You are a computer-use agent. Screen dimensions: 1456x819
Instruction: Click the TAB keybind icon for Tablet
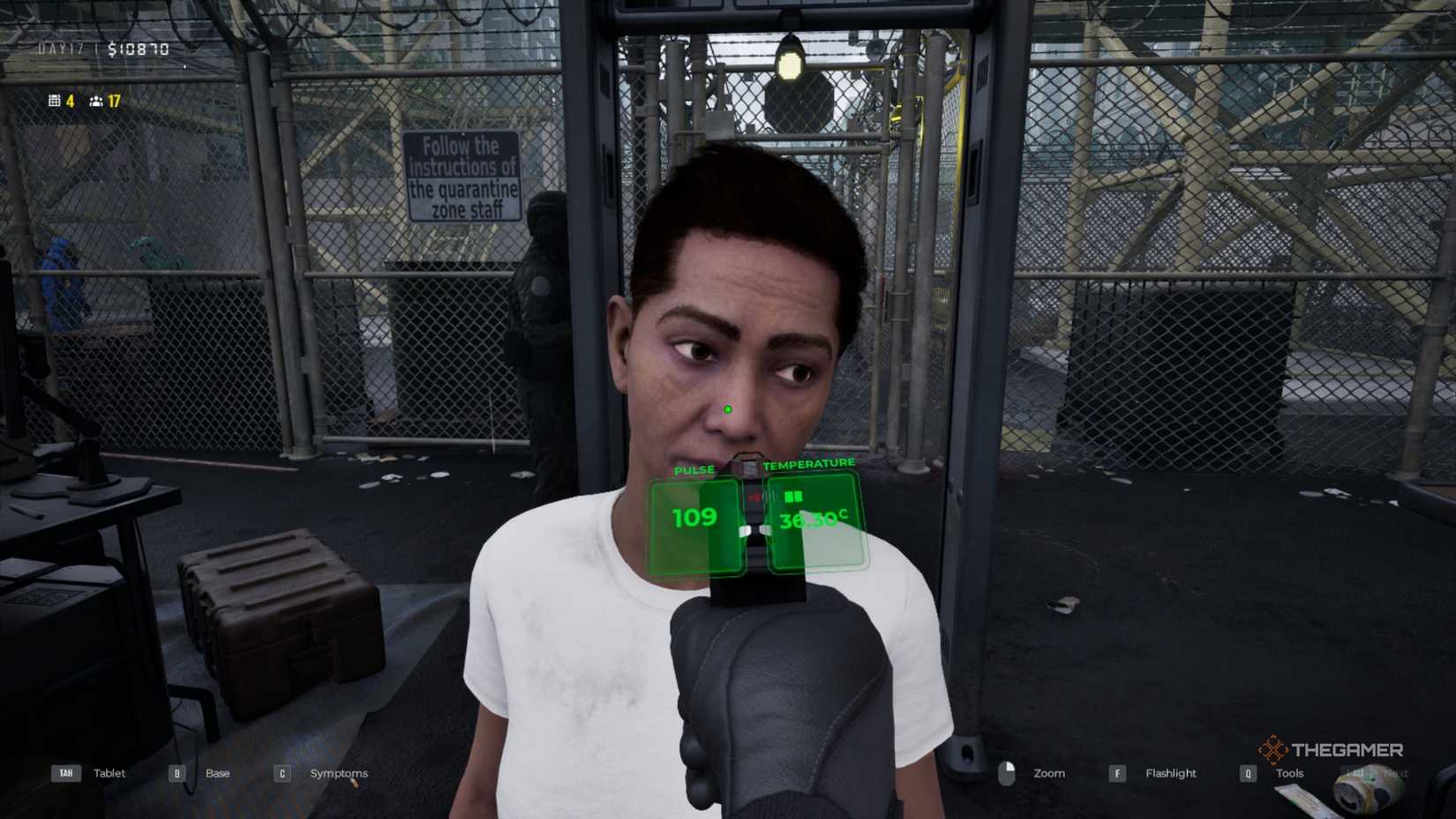click(x=66, y=773)
